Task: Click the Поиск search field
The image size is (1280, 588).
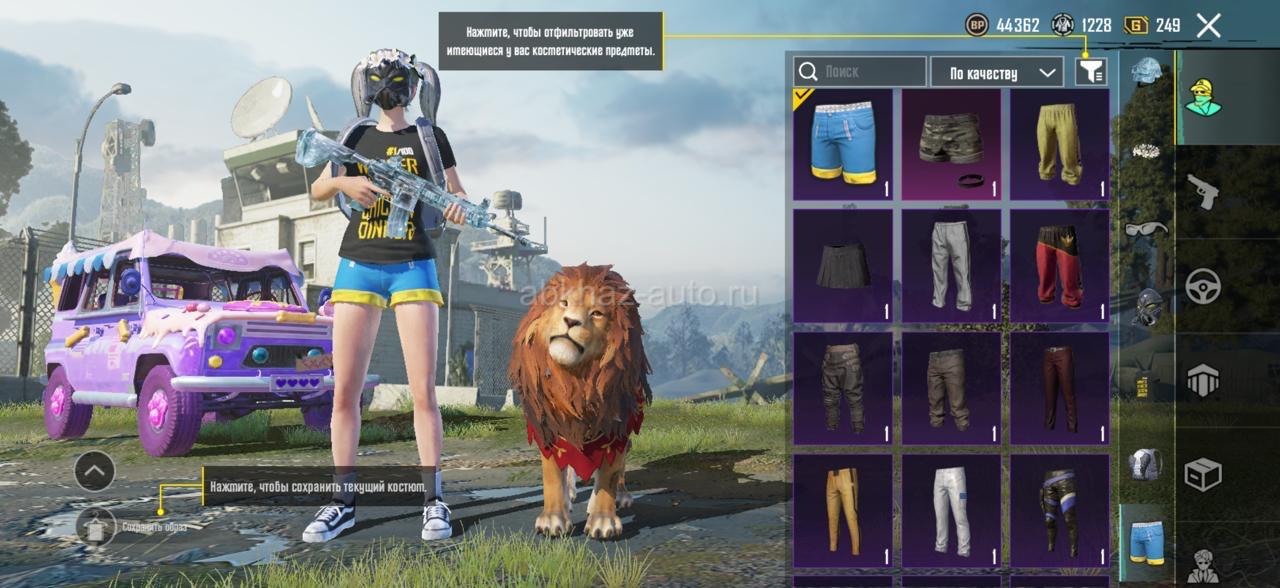Action: point(860,72)
